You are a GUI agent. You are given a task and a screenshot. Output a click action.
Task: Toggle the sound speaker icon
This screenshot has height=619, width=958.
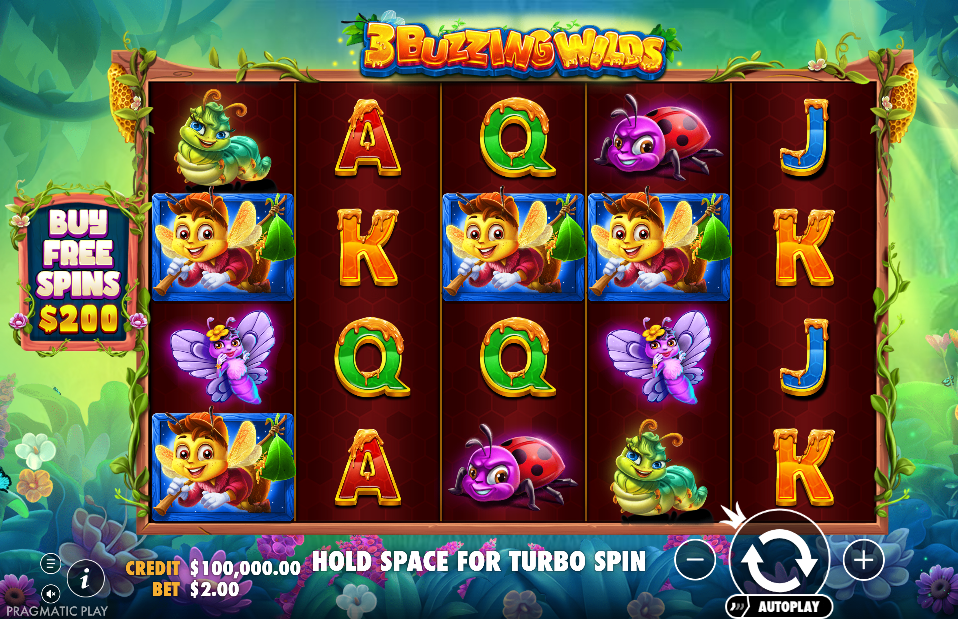tap(50, 592)
